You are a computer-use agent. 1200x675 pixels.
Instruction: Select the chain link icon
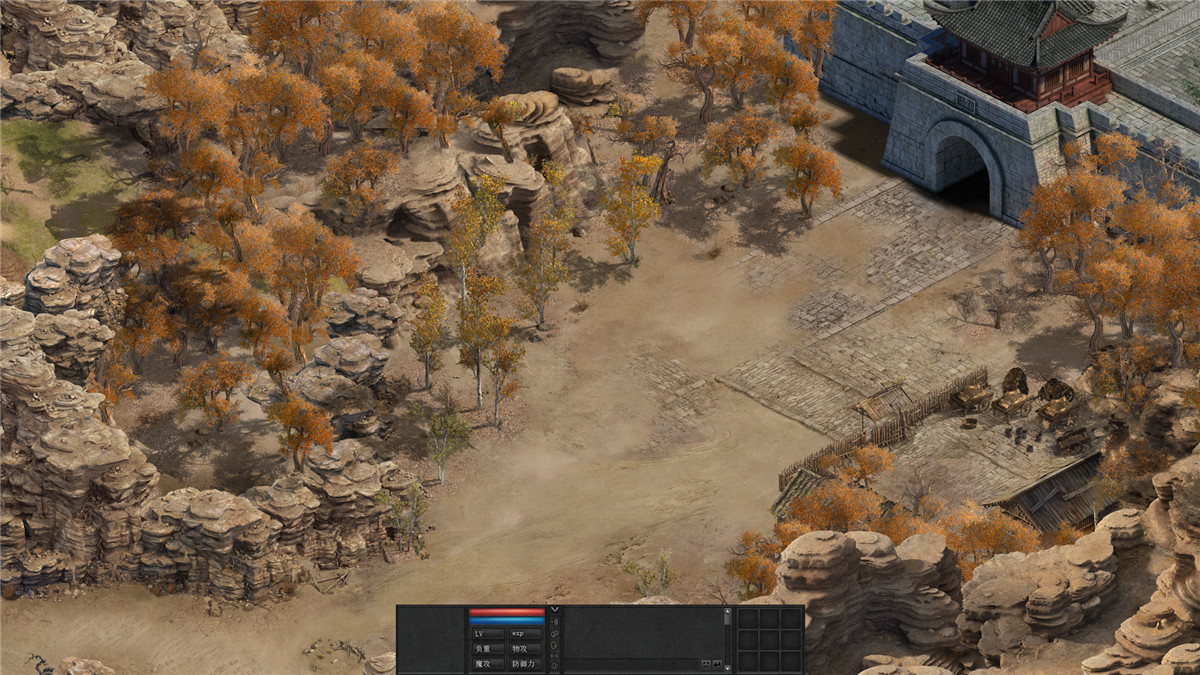coord(555,634)
